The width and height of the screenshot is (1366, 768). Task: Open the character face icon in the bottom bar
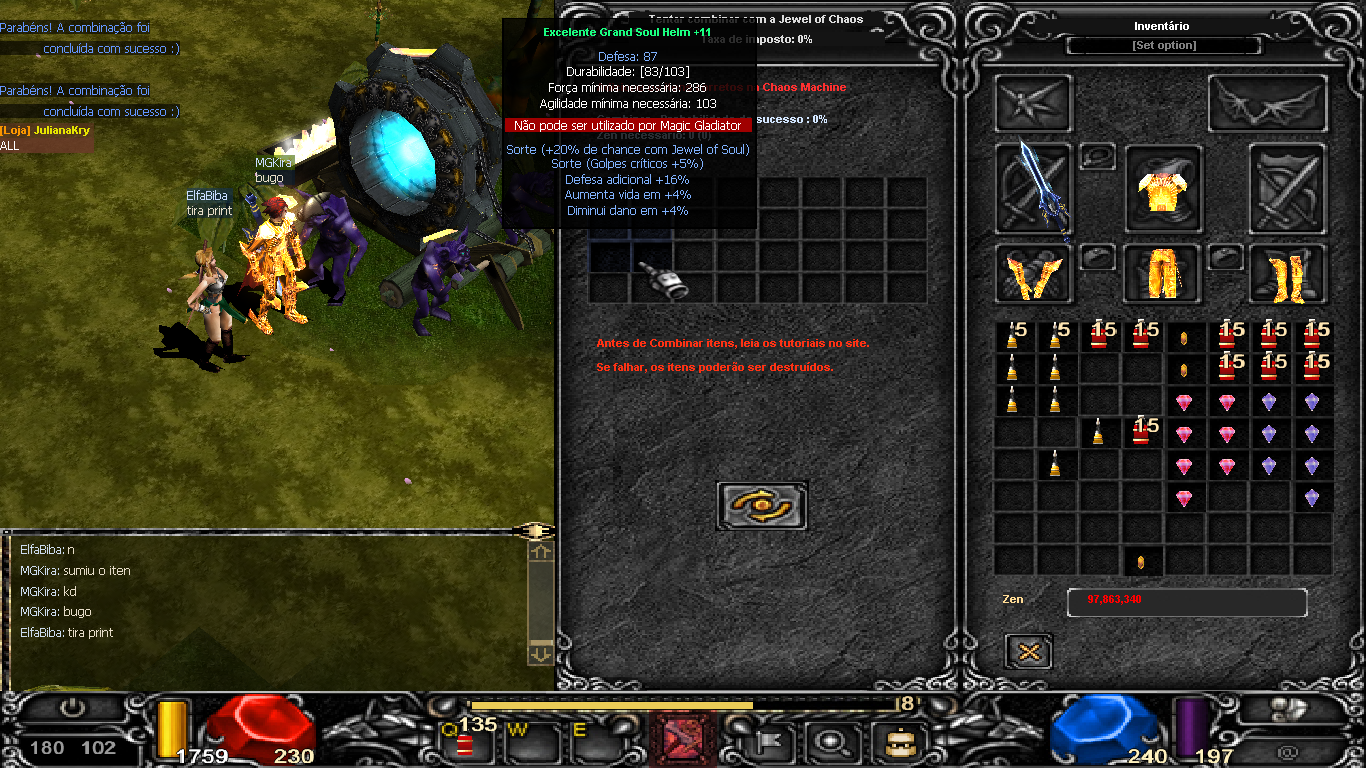click(892, 742)
